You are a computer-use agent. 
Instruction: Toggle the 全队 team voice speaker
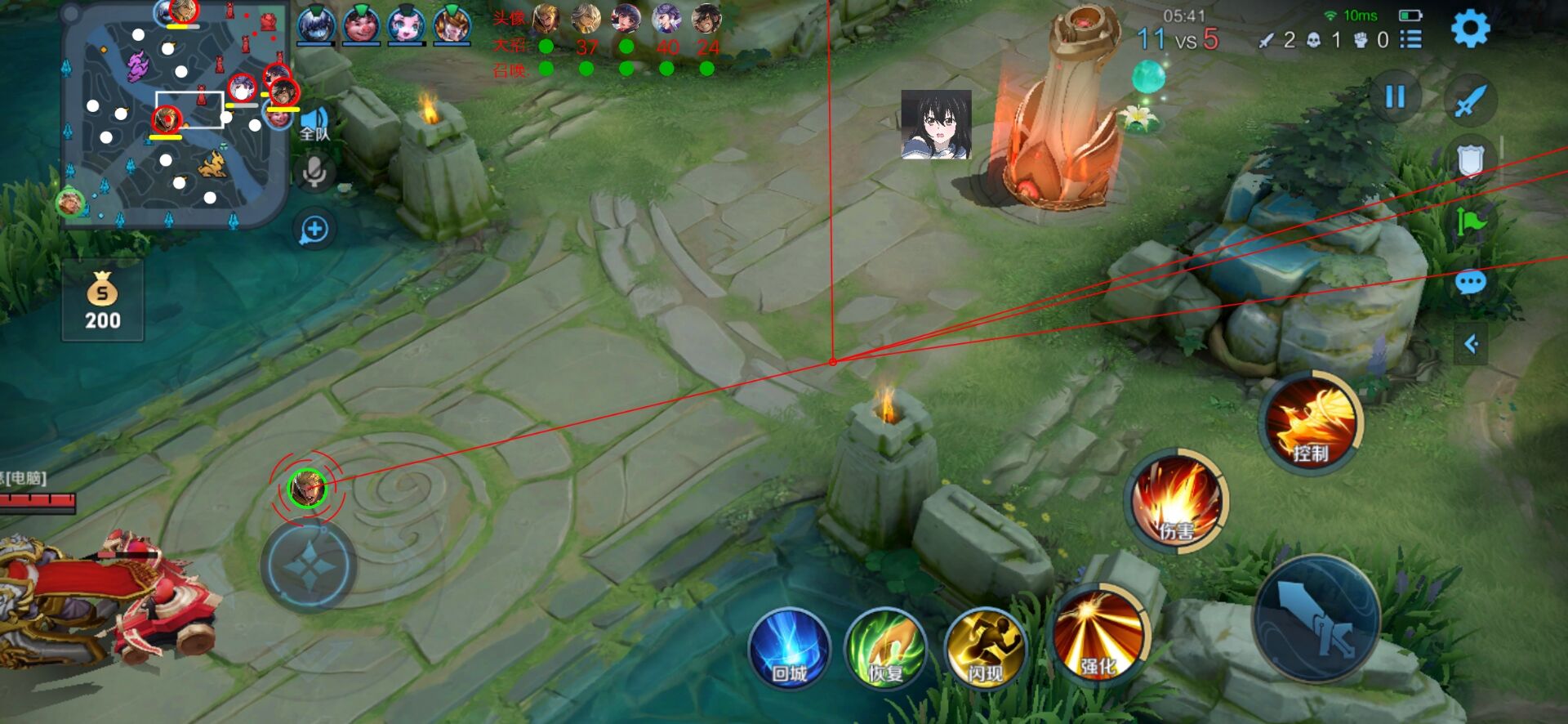pos(314,123)
